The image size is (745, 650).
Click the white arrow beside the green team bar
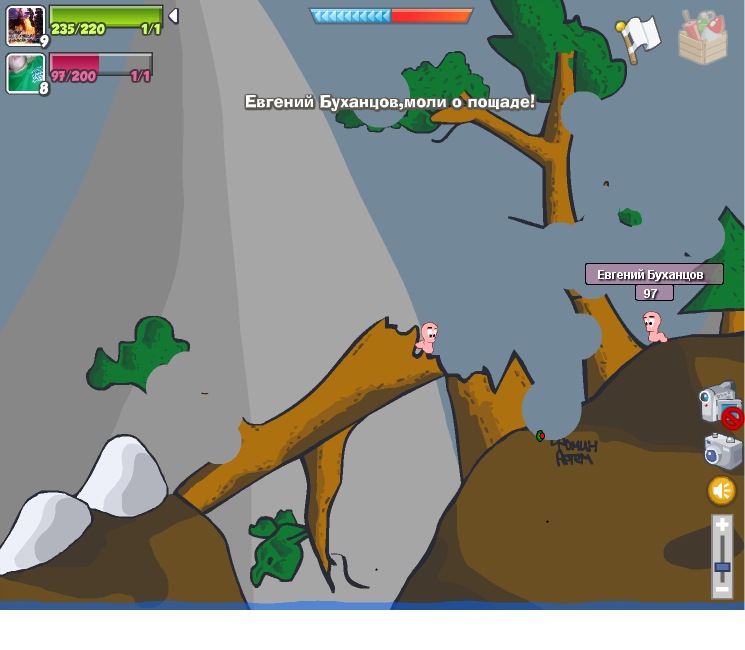[x=173, y=16]
